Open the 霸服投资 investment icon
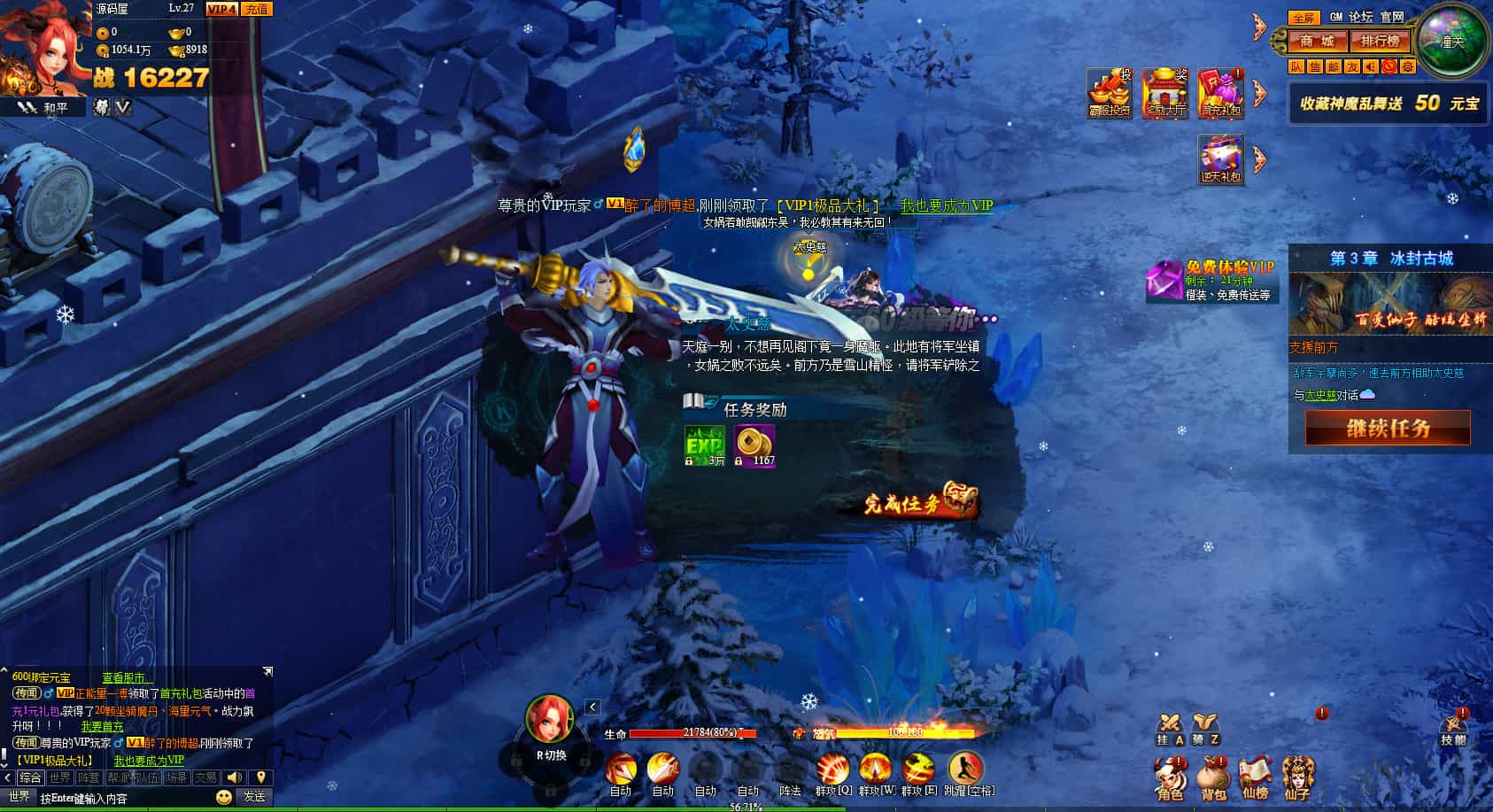Screen dimensions: 1493x812 pos(1110,93)
